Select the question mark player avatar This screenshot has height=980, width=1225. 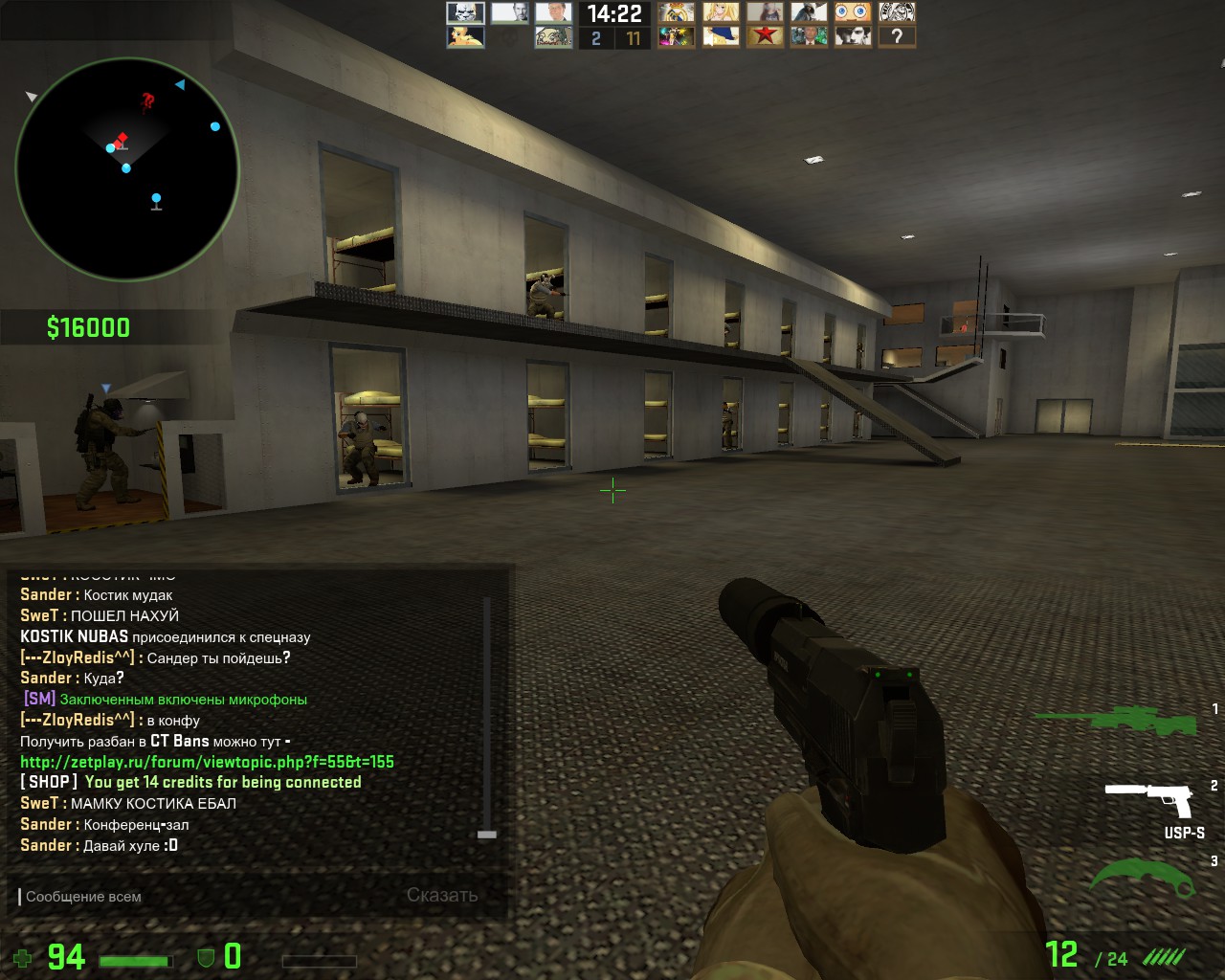(x=897, y=37)
